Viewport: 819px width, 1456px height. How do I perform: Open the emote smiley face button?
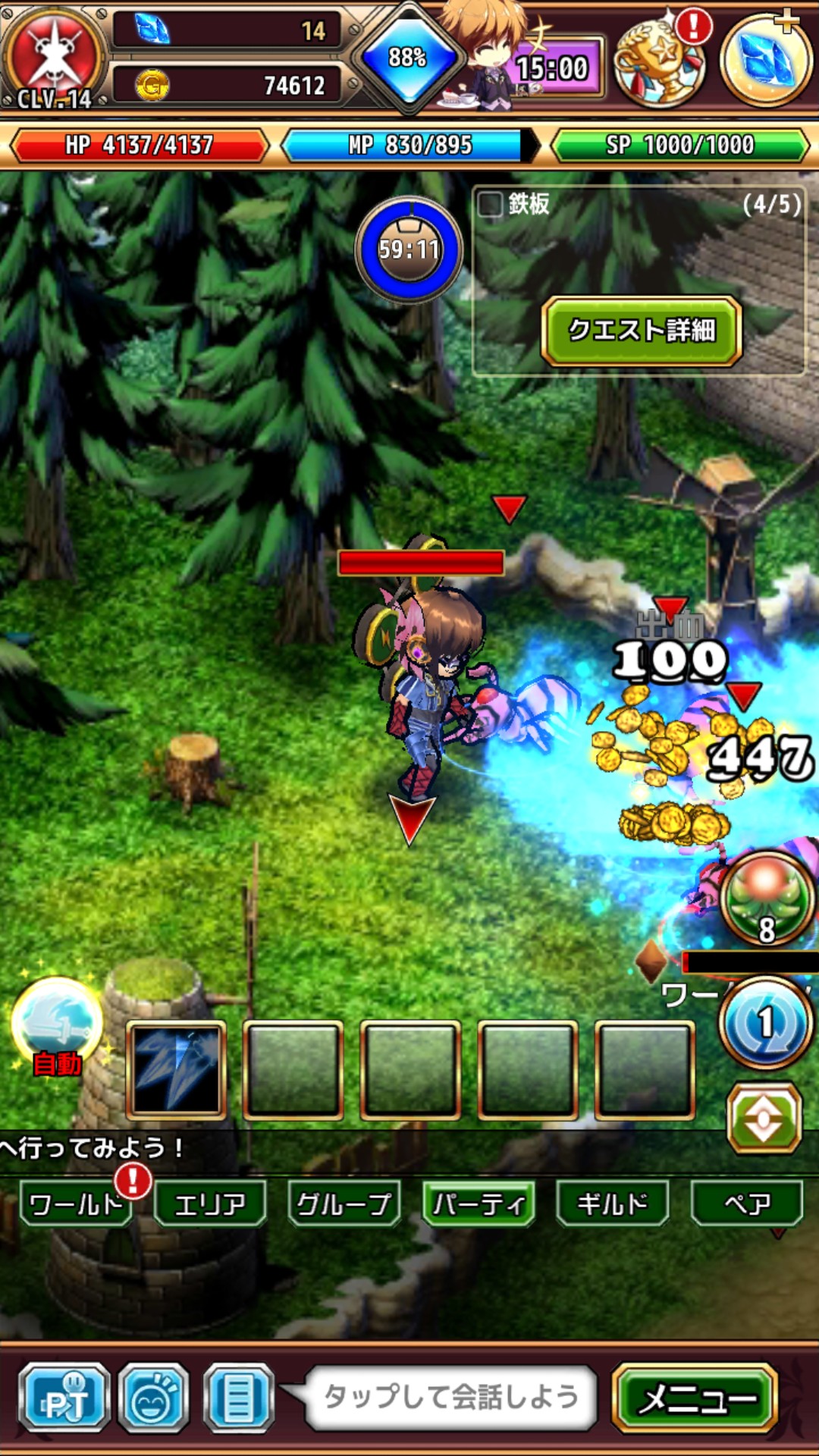pyautogui.click(x=154, y=1398)
